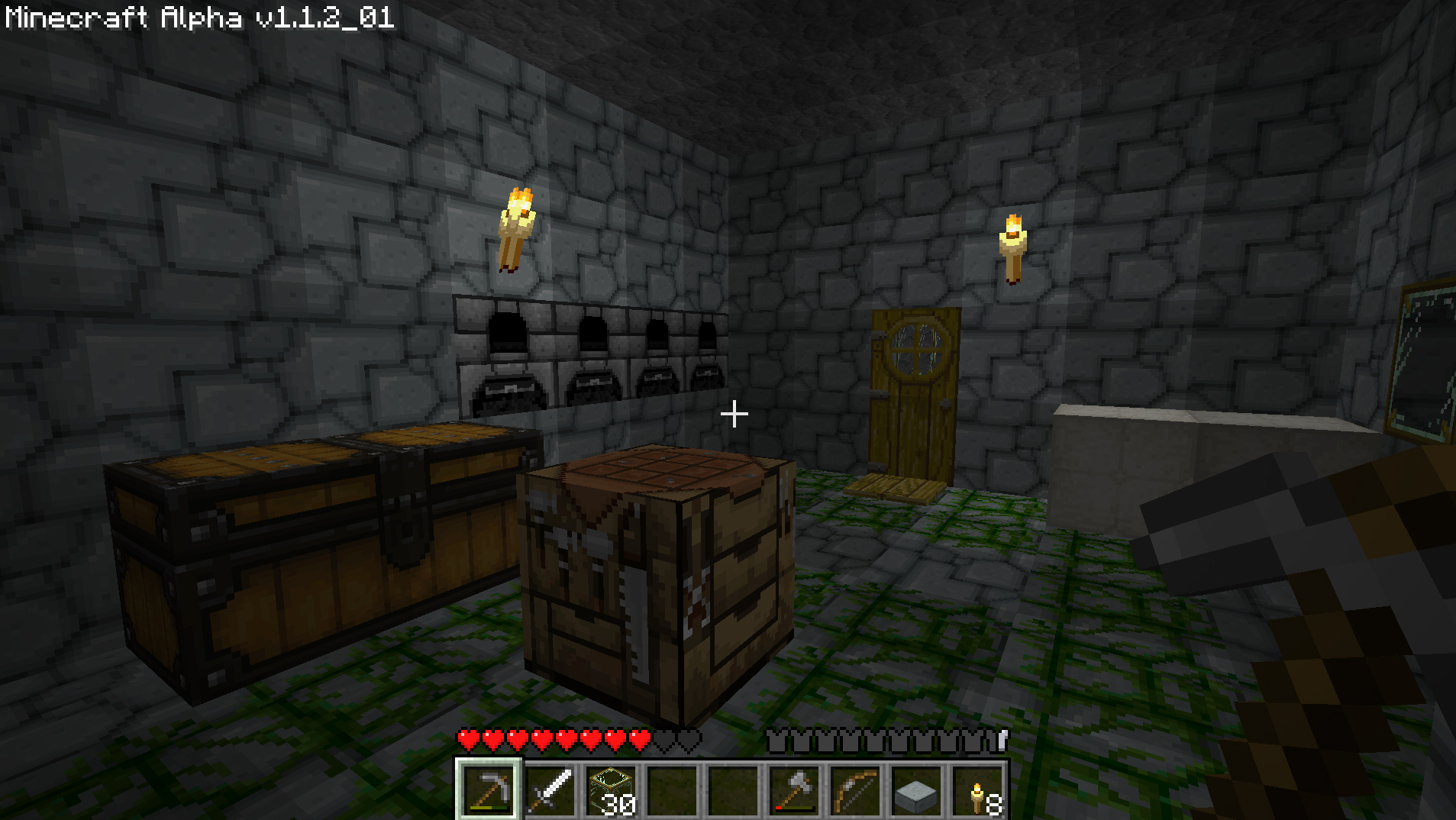Choose the torch stack of 8
This screenshot has width=1456, height=820.
977,789
